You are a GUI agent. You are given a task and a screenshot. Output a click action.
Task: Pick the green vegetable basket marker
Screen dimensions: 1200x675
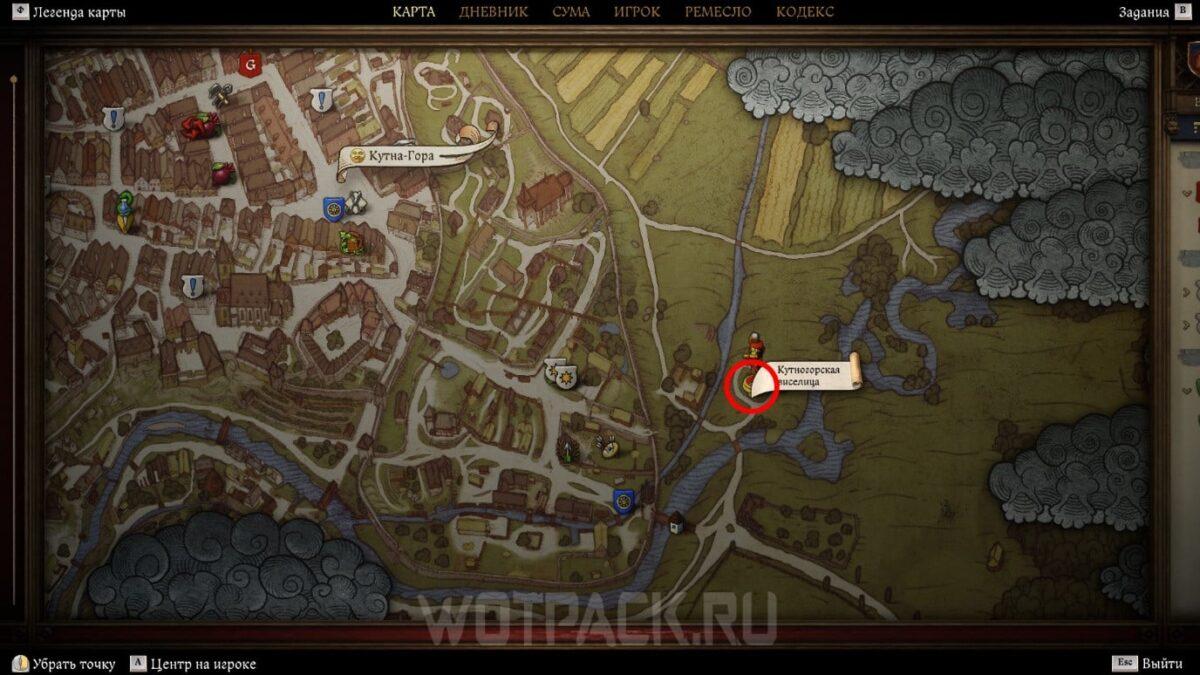point(350,241)
